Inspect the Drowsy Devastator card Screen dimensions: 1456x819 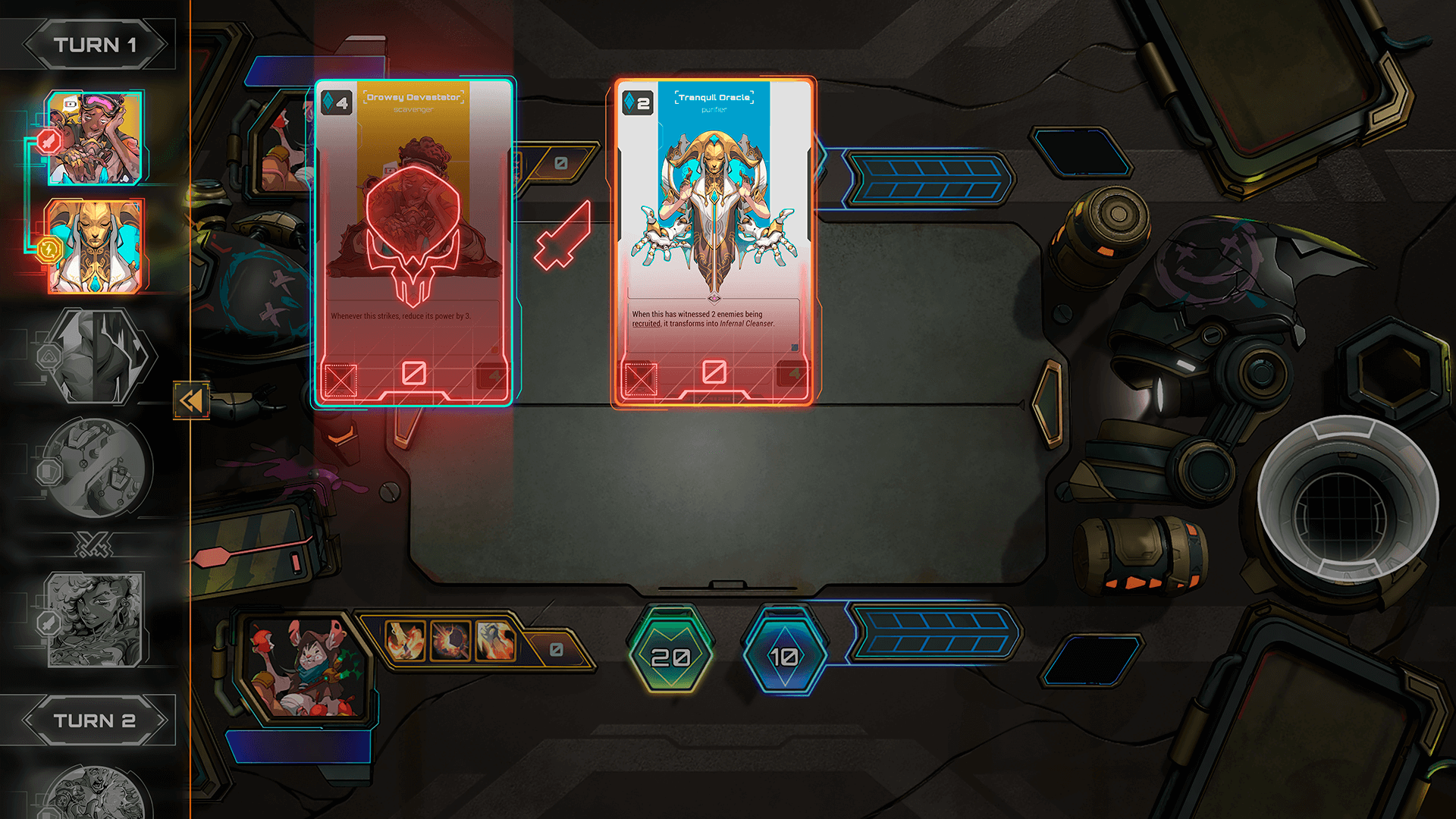click(414, 241)
